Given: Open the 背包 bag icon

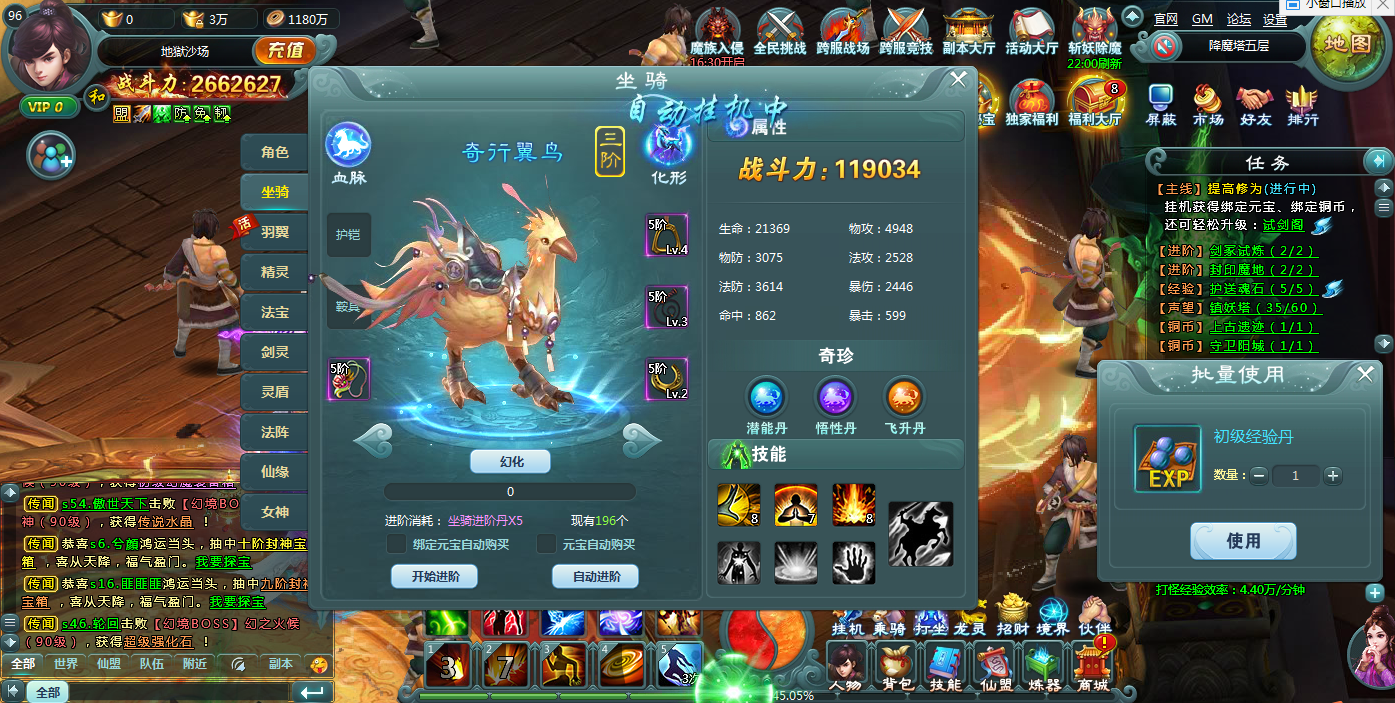Looking at the screenshot, I should point(895,665).
